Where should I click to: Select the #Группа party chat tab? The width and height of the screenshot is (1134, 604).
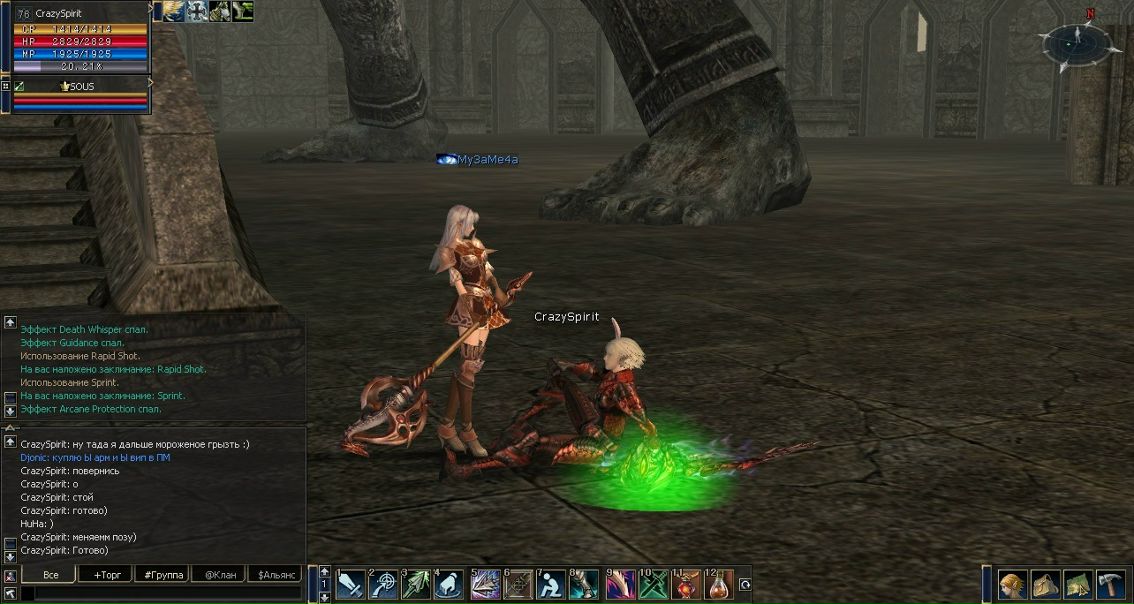pyautogui.click(x=162, y=575)
